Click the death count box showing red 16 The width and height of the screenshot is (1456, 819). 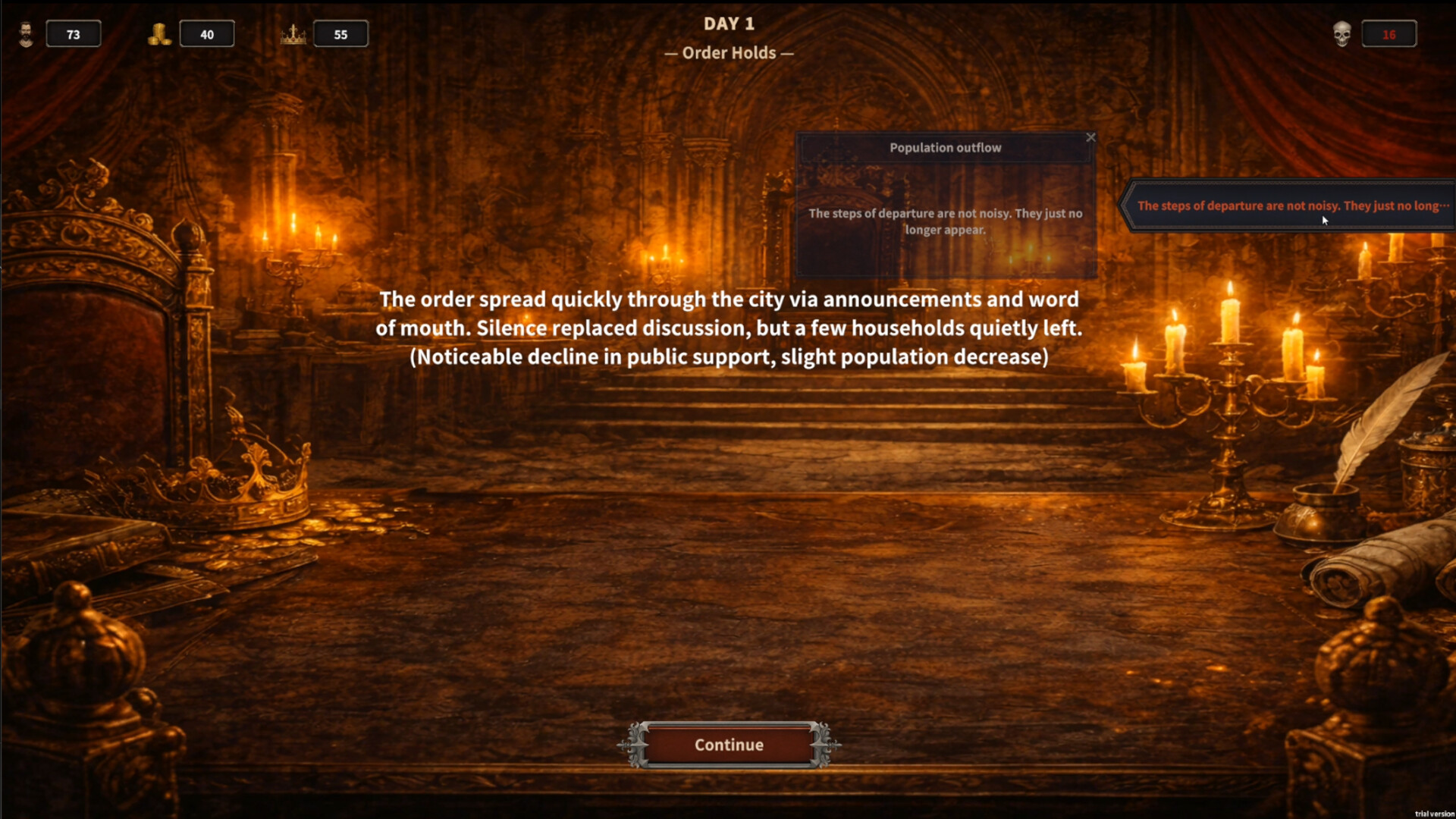[x=1390, y=33]
